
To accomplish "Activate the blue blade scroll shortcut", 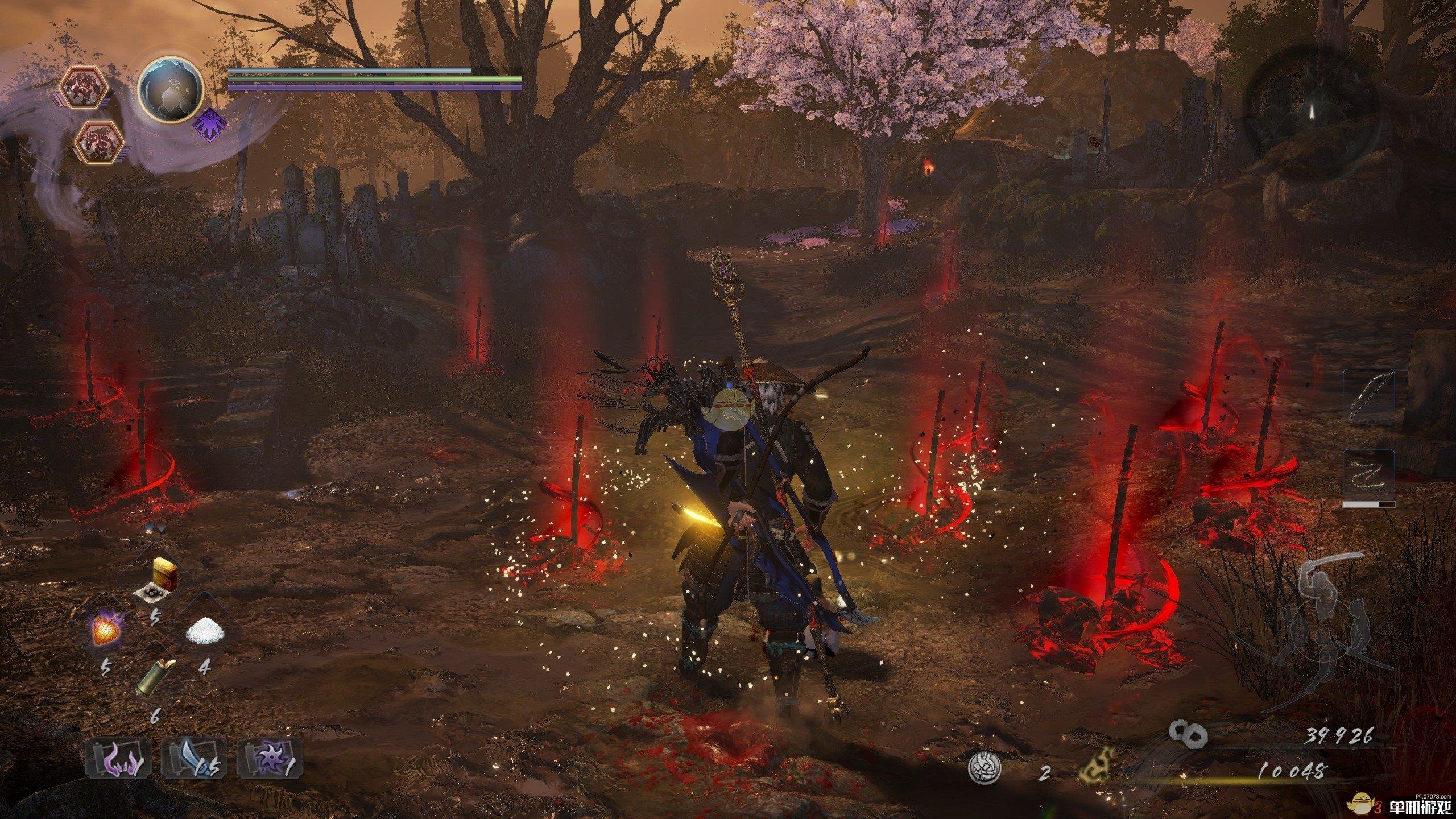I will point(194,758).
